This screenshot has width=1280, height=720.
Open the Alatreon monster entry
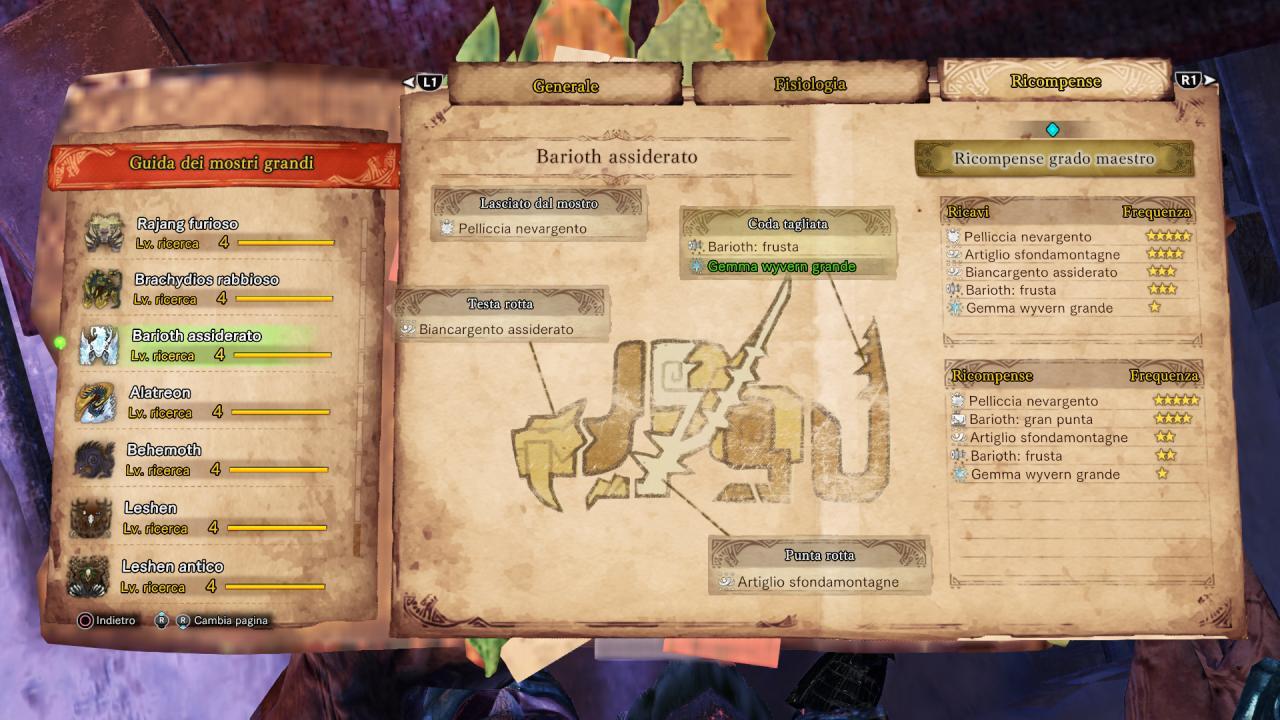click(160, 393)
